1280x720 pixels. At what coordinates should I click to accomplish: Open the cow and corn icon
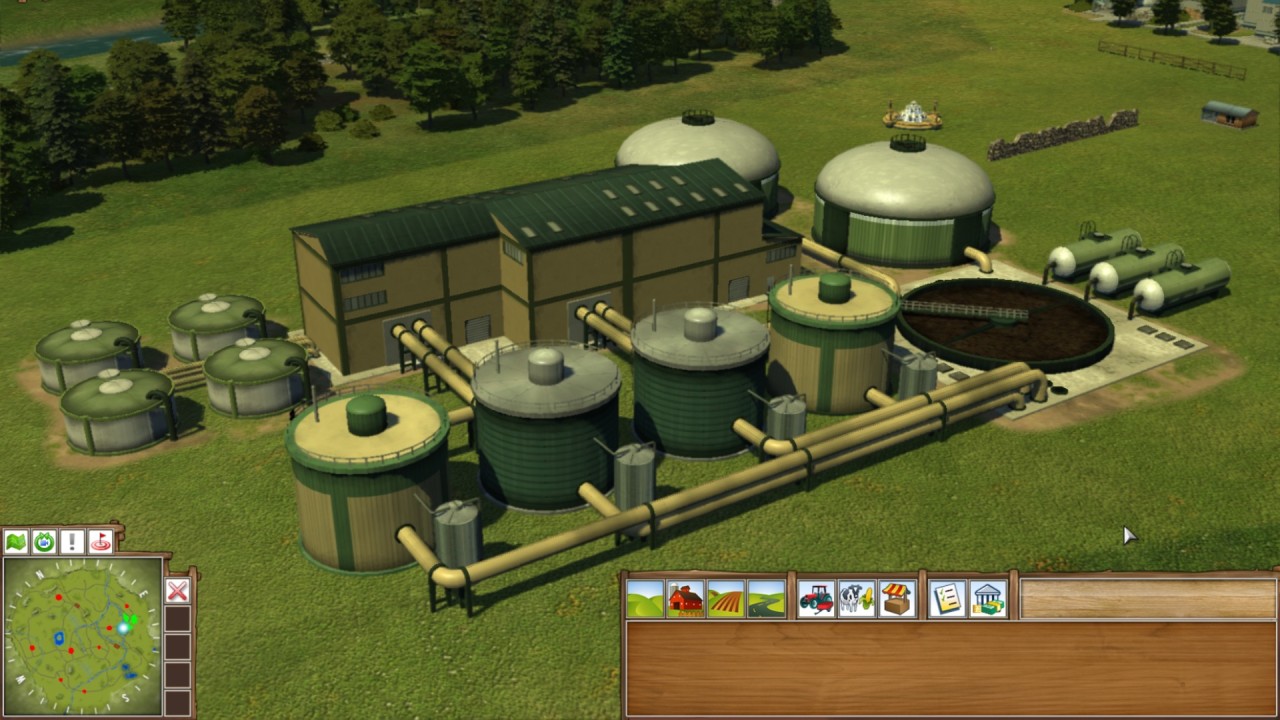[x=856, y=599]
